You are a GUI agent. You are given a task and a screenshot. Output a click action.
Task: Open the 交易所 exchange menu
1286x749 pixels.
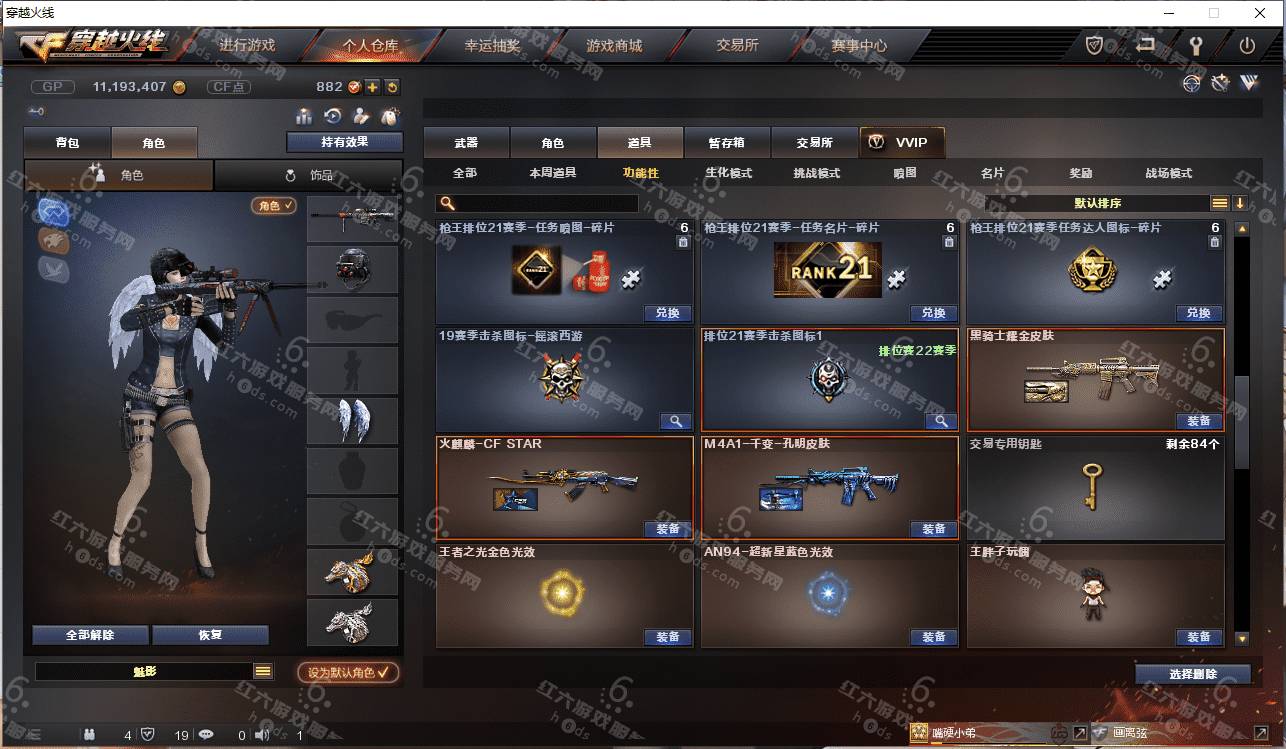point(737,46)
